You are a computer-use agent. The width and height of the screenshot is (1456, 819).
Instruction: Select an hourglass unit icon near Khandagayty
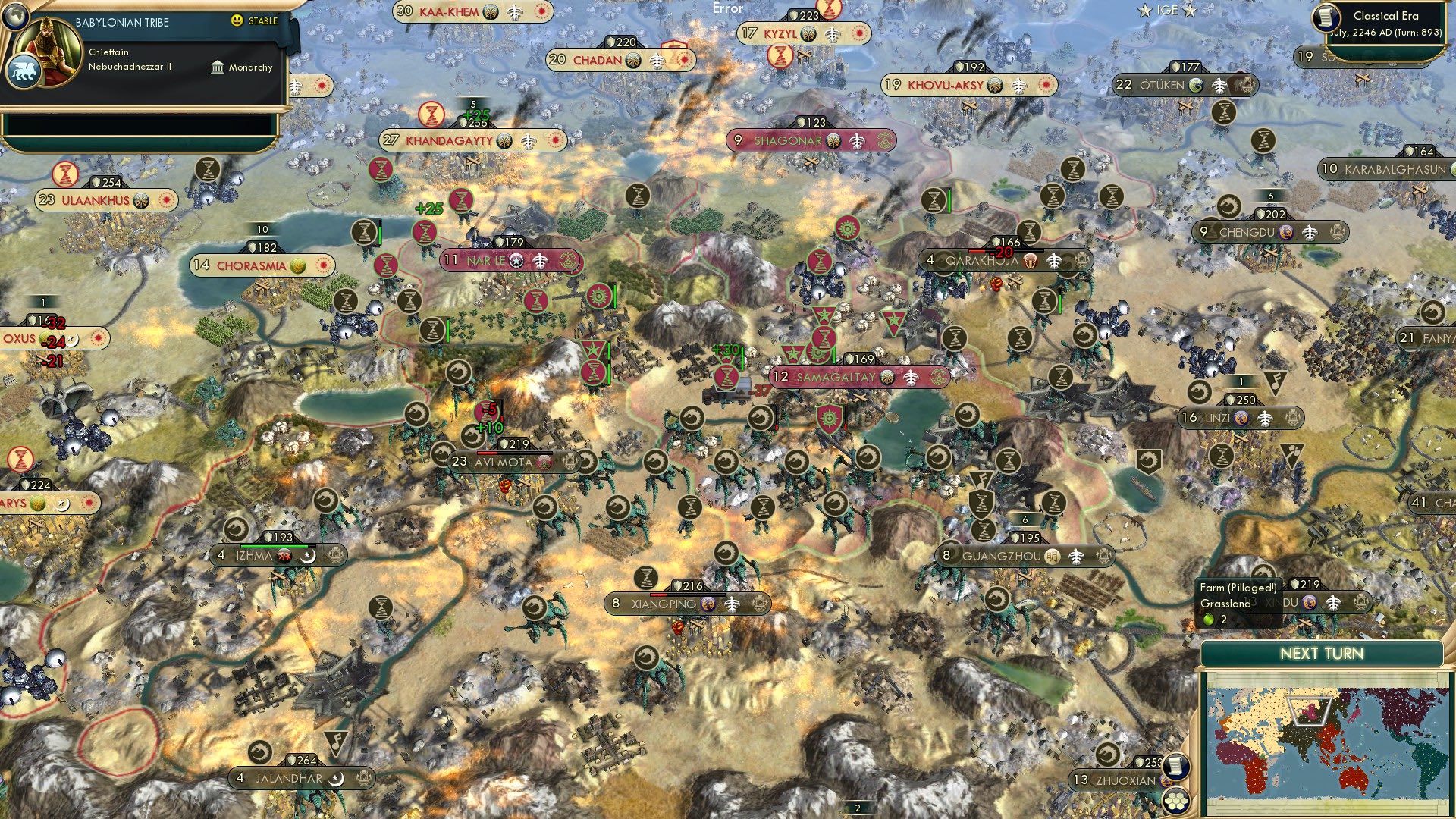(x=432, y=115)
